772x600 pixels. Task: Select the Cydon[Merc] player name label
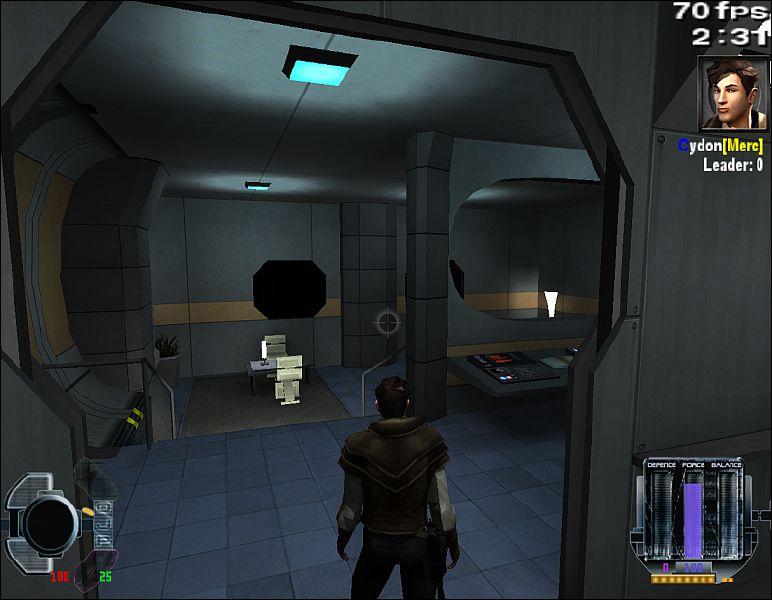pyautogui.click(x=720, y=146)
